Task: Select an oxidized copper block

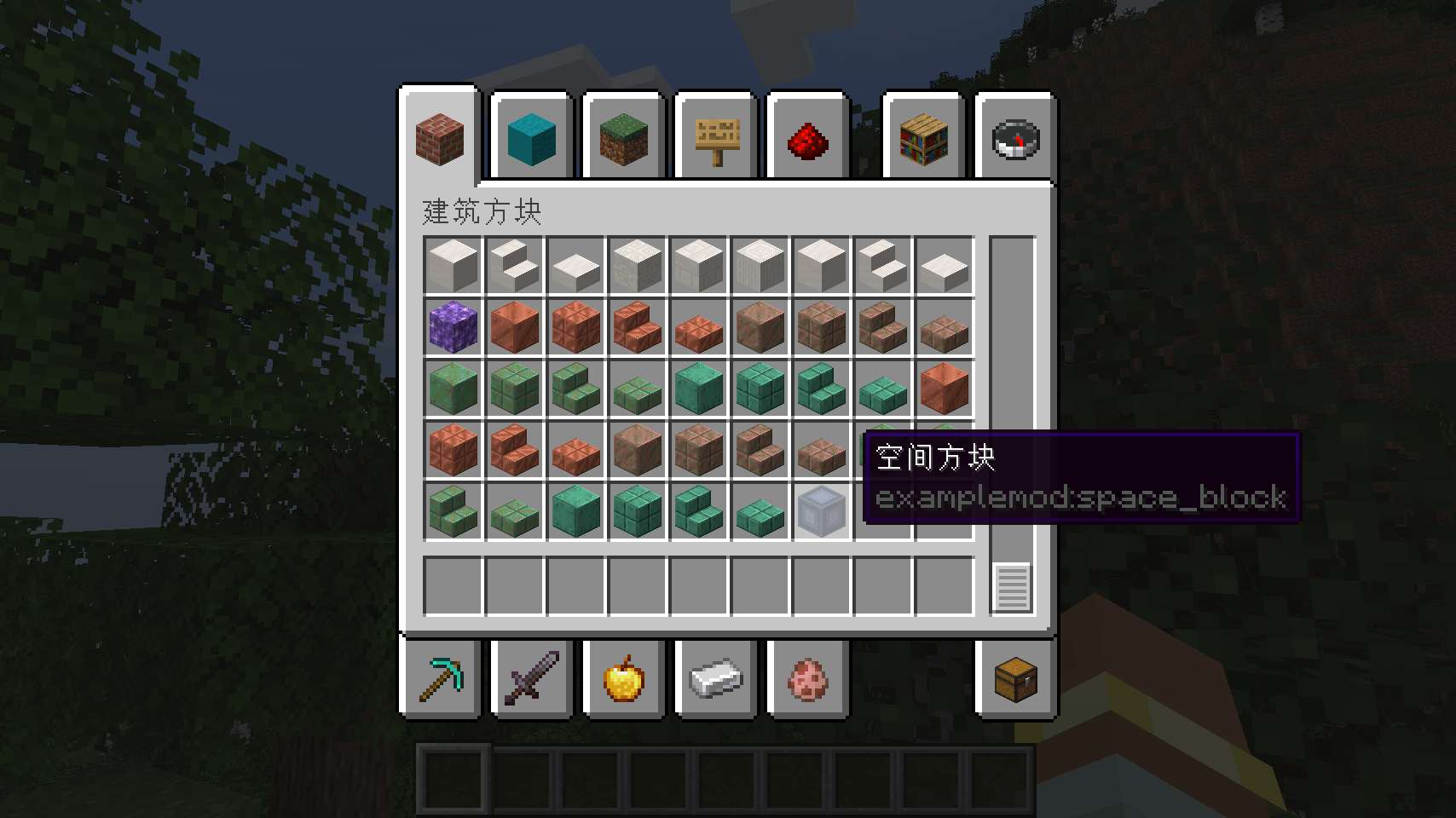Action: [698, 390]
